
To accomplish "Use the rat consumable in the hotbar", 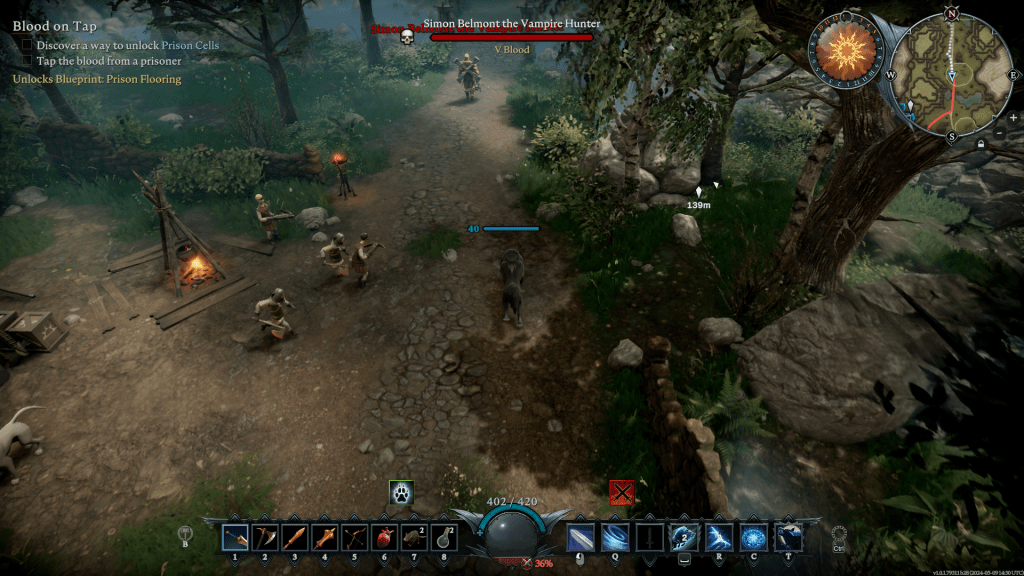I will click(x=414, y=538).
